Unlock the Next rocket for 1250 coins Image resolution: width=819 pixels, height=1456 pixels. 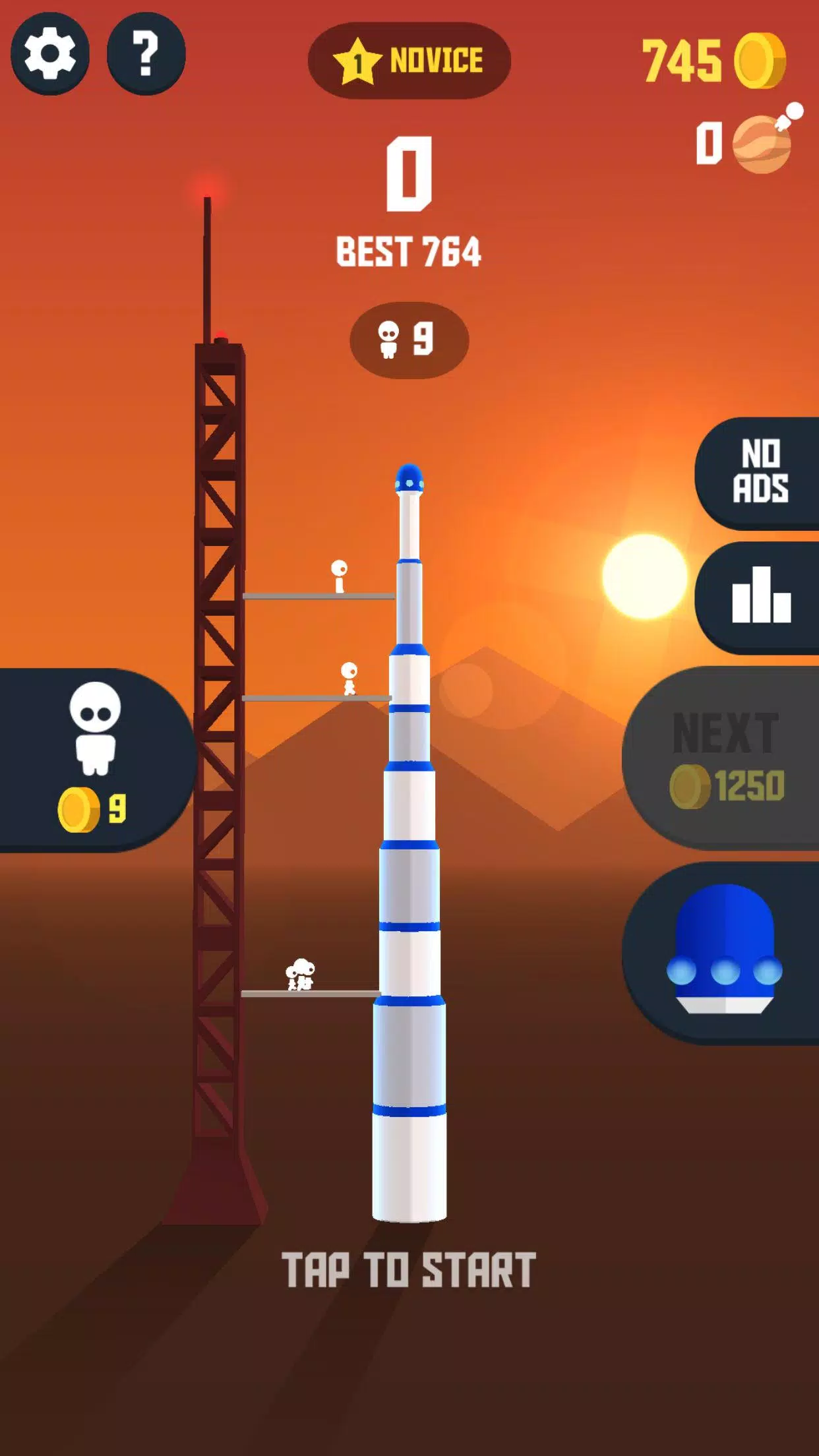(x=725, y=758)
